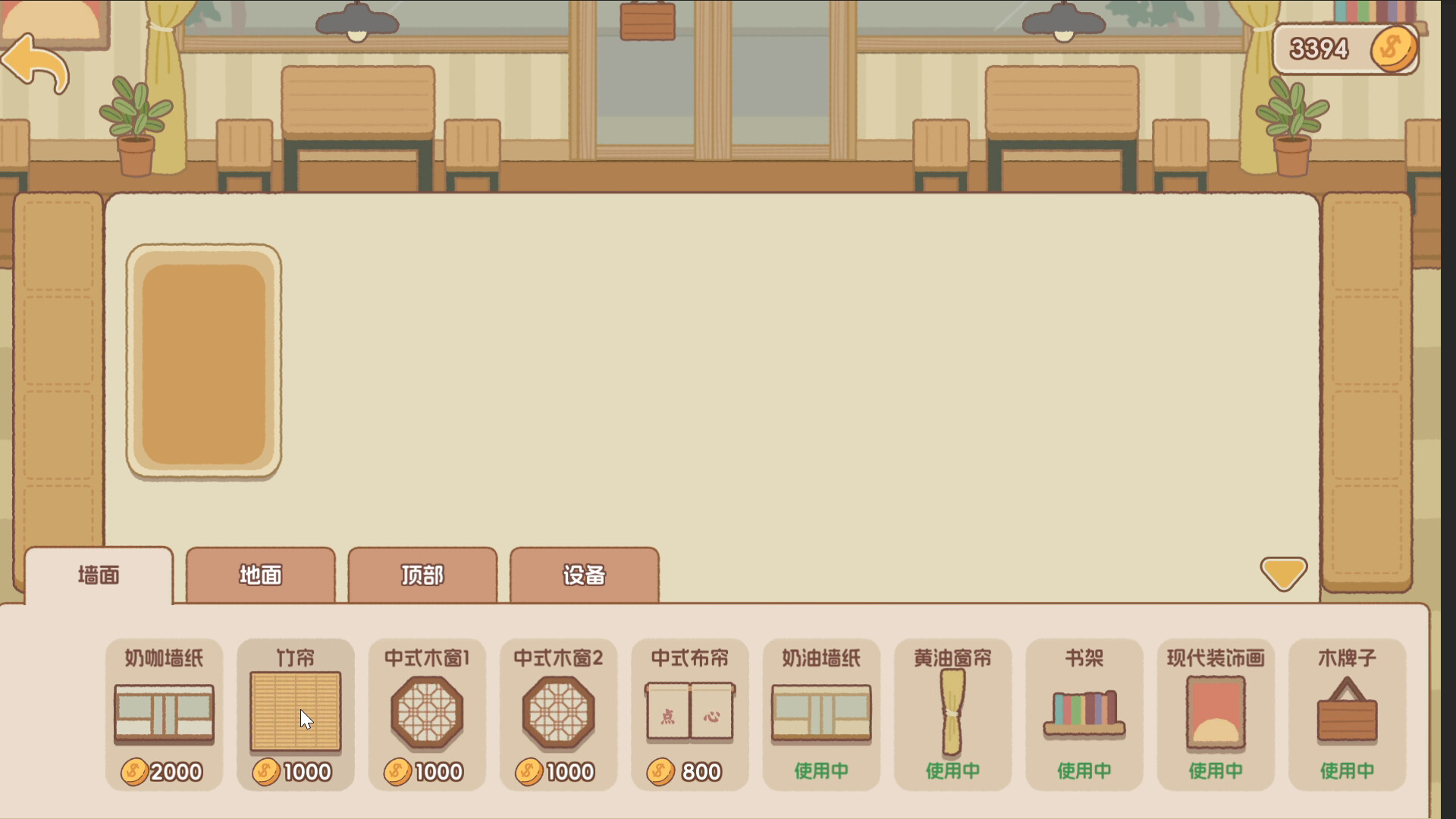This screenshot has width=1456, height=819.
Task: Click the coin balance showing 3394
Action: [1346, 49]
